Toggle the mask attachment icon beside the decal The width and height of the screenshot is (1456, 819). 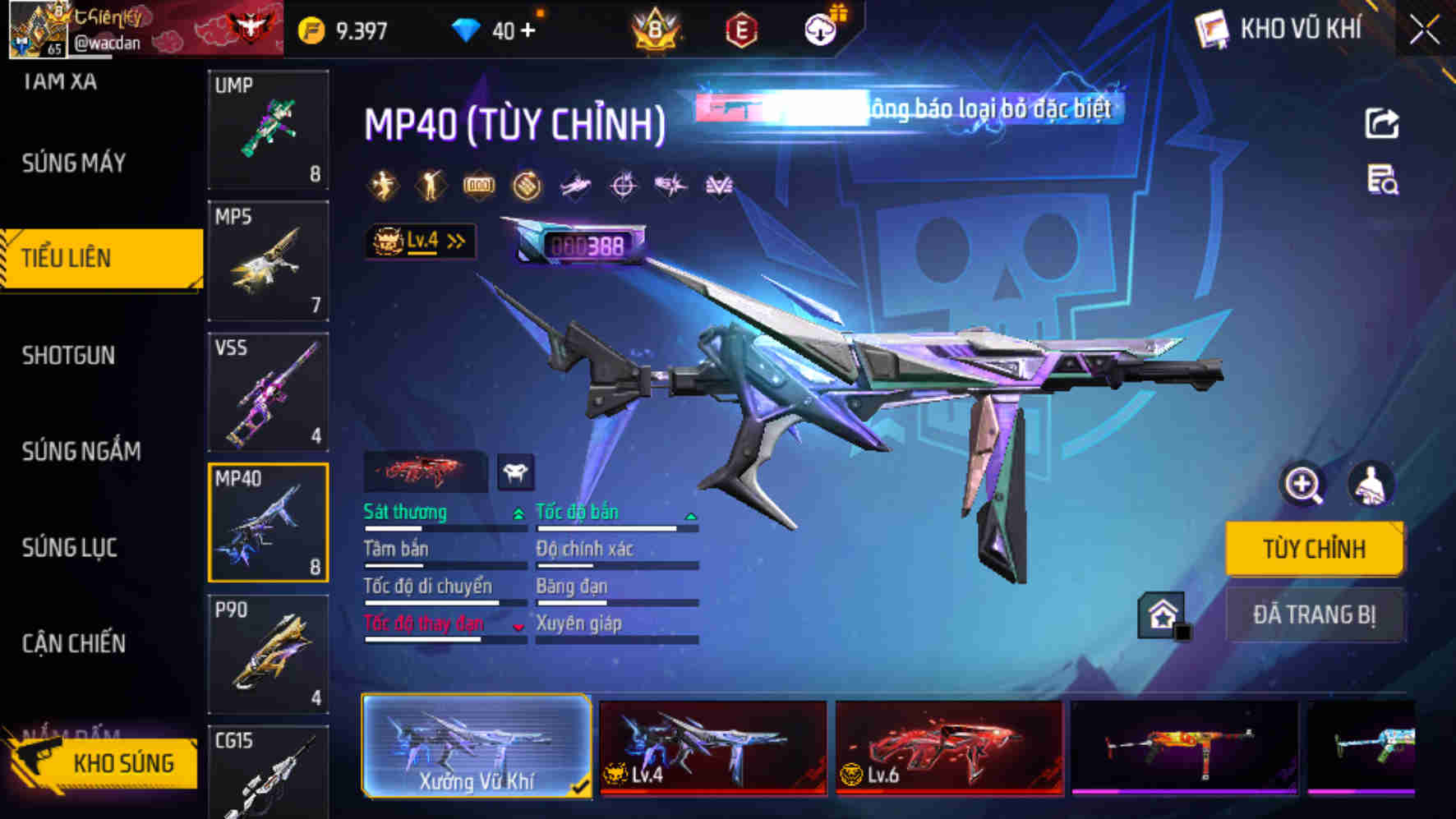[x=516, y=473]
